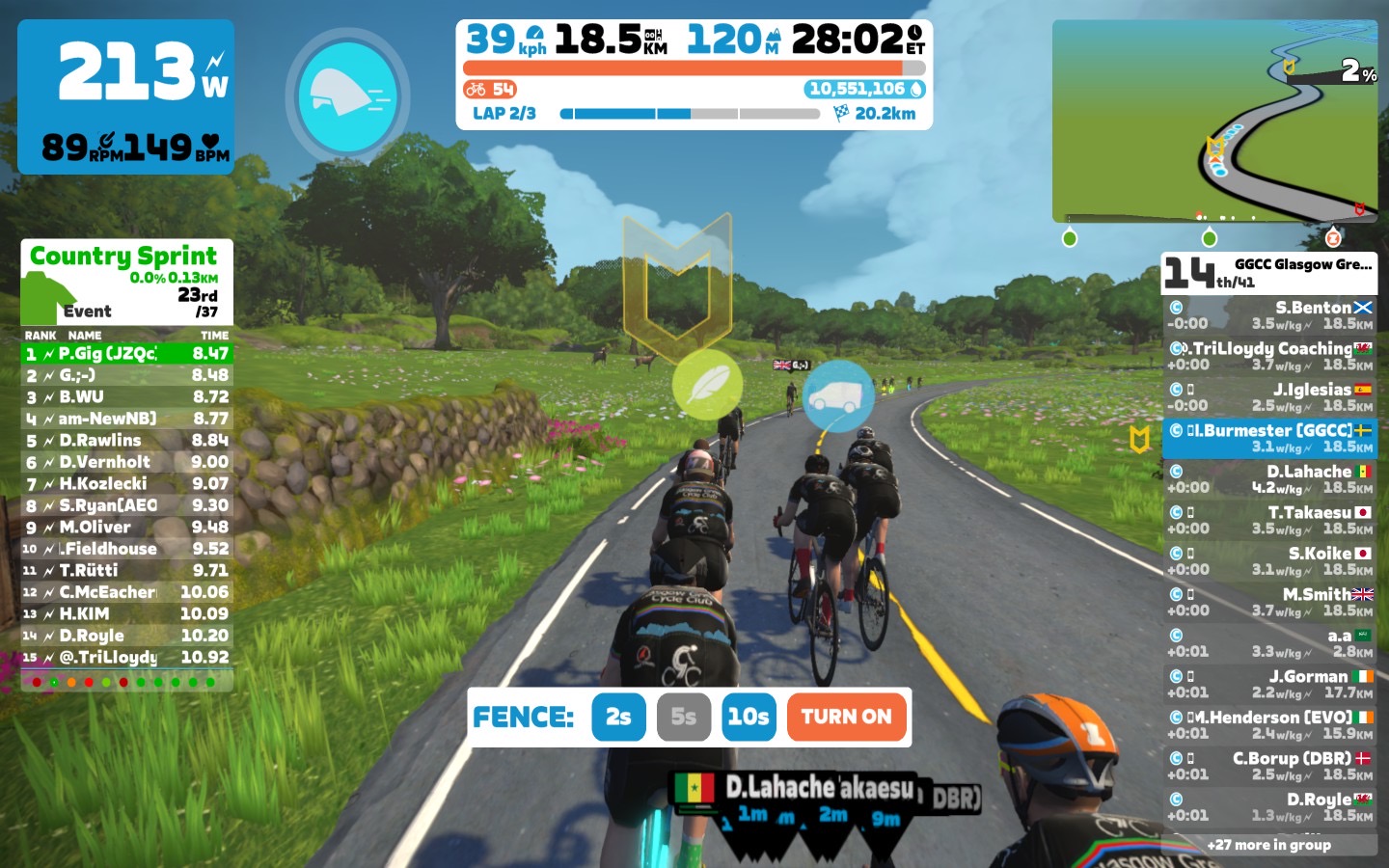Viewport: 1389px width, 868px height.
Task: Click C.Borup (DBR) rider row
Action: tap(1269, 766)
